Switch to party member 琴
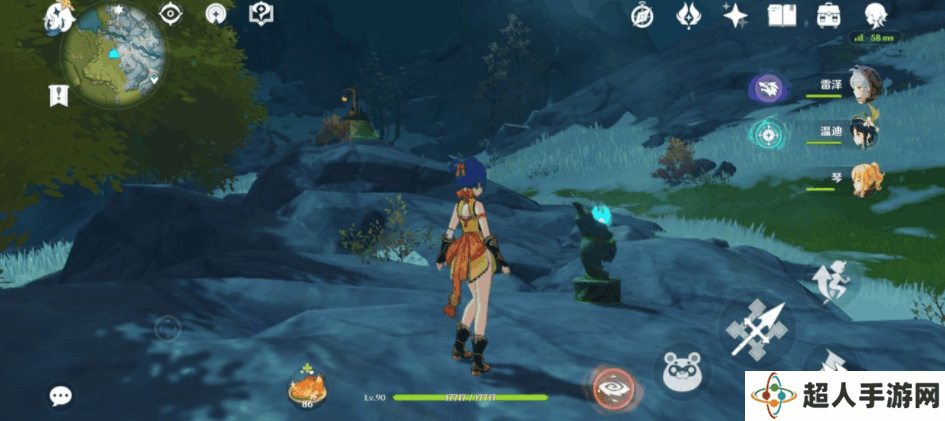The image size is (945, 421). click(x=862, y=178)
